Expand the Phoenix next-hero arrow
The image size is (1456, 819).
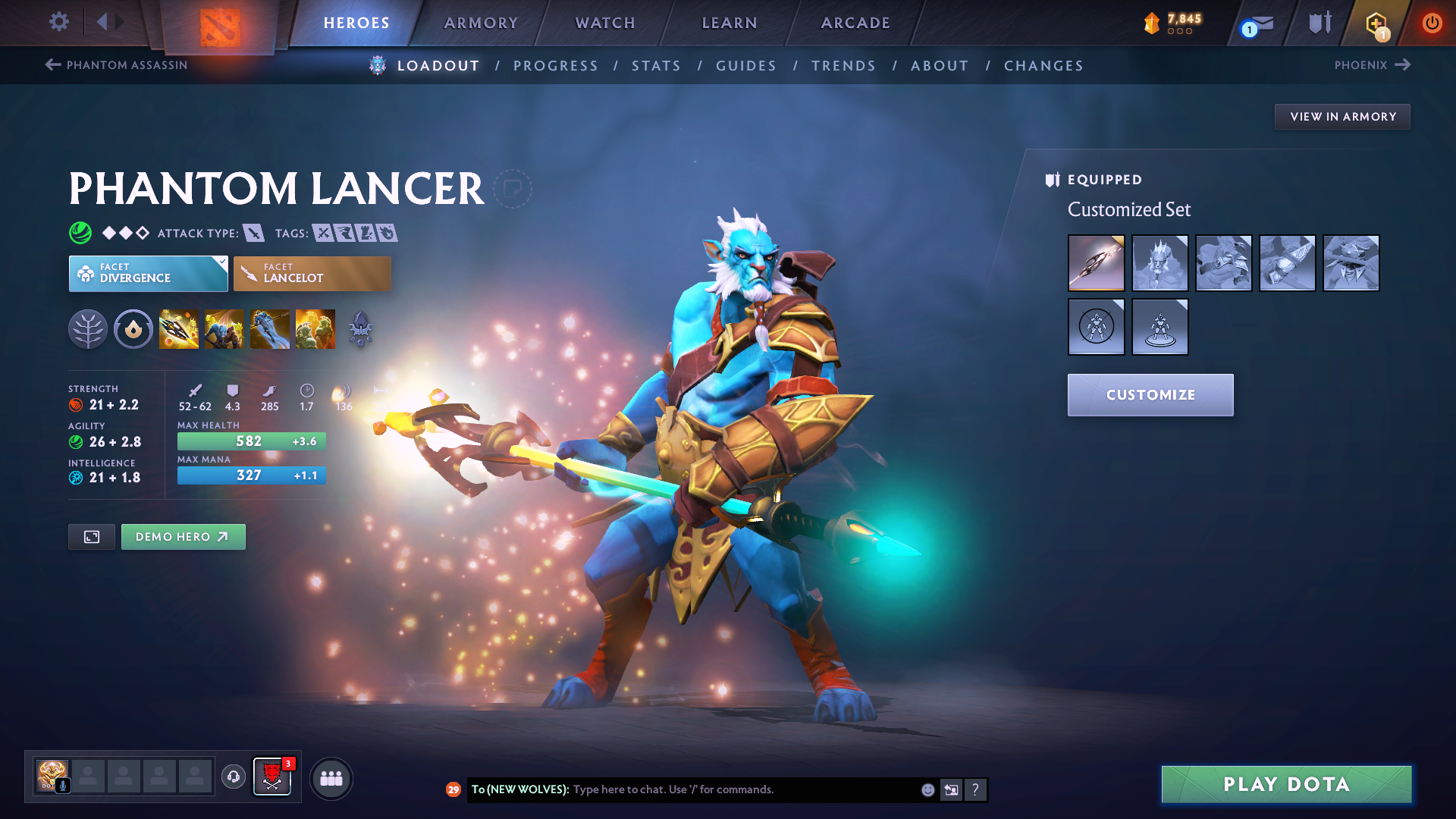point(1403,64)
